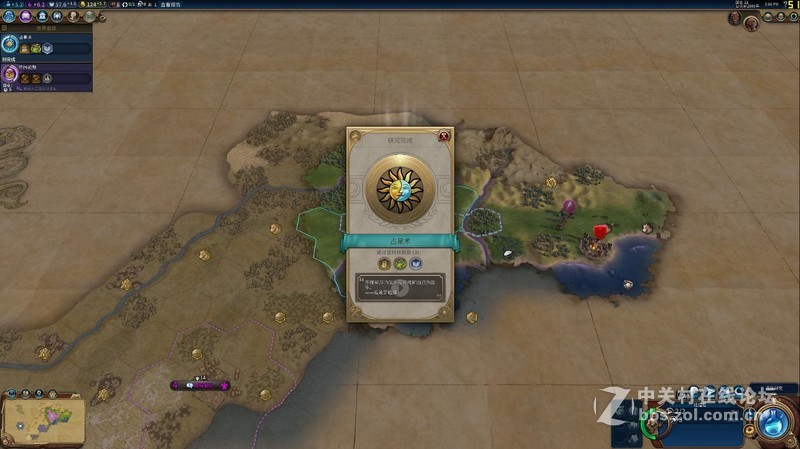Click the current civic research panel
Viewport: 800px width, 449px height.
tap(46, 73)
